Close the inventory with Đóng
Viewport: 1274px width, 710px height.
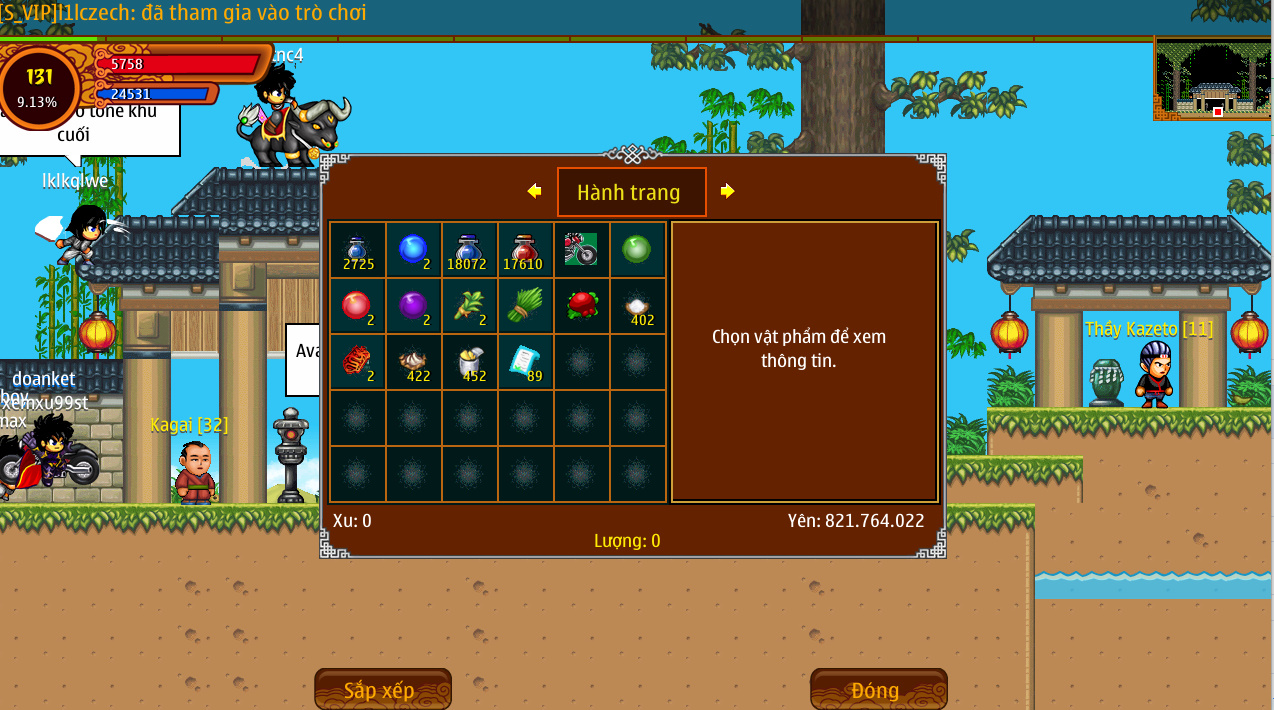click(878, 690)
